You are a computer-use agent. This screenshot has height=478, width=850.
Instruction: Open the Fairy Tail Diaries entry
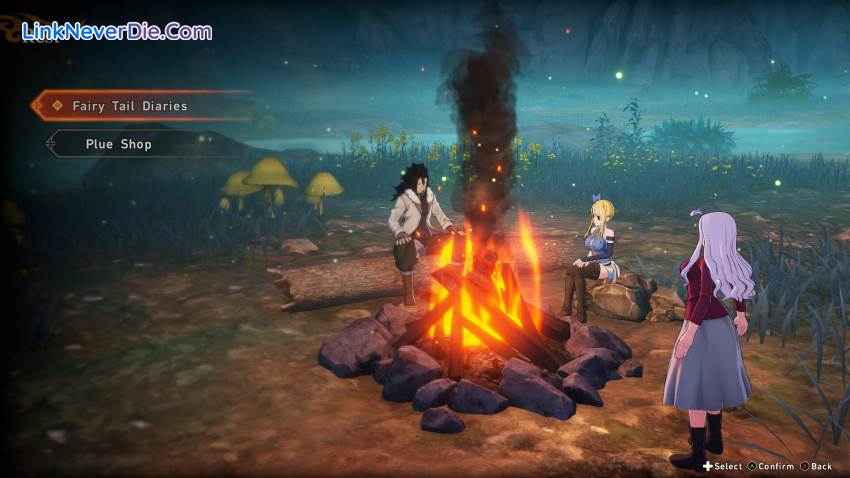pos(130,105)
